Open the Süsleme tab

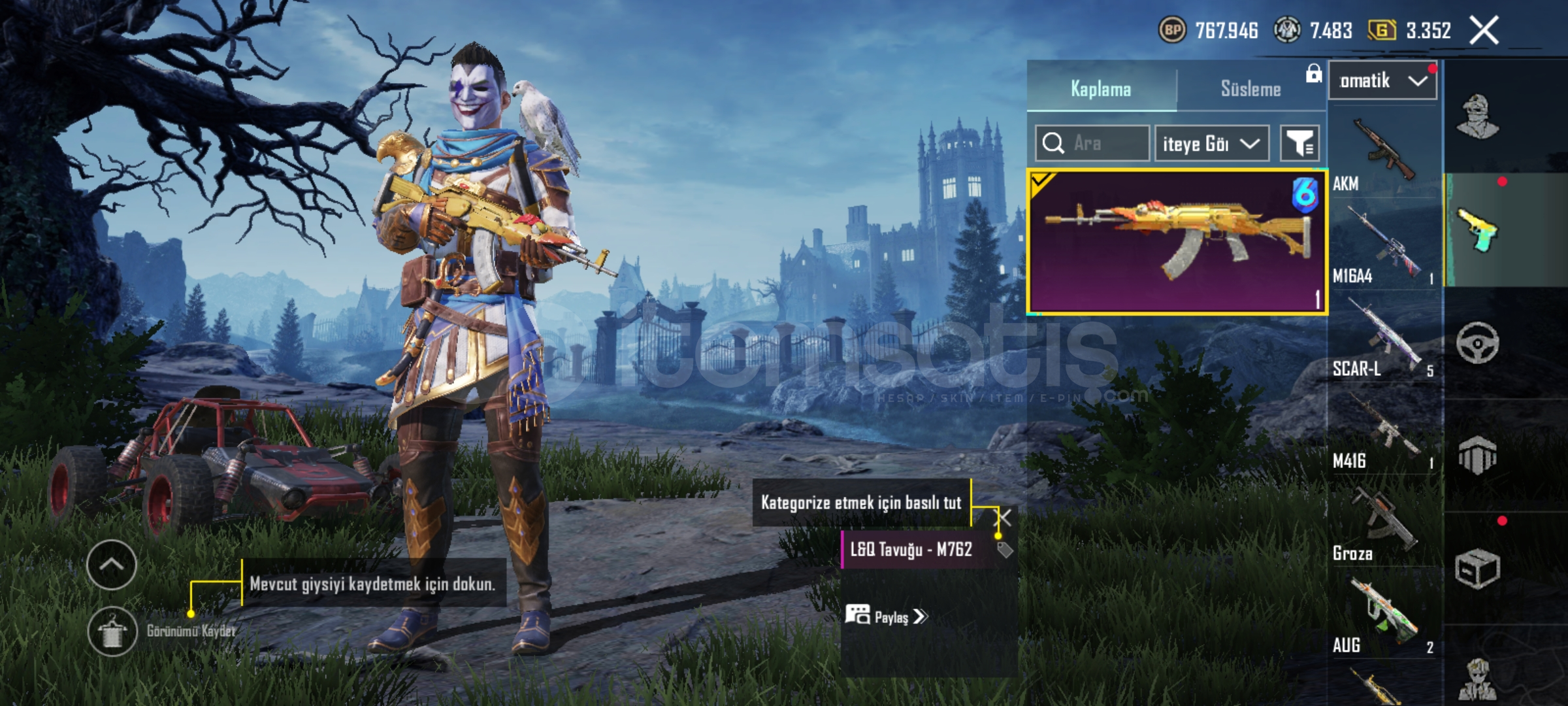point(1250,89)
